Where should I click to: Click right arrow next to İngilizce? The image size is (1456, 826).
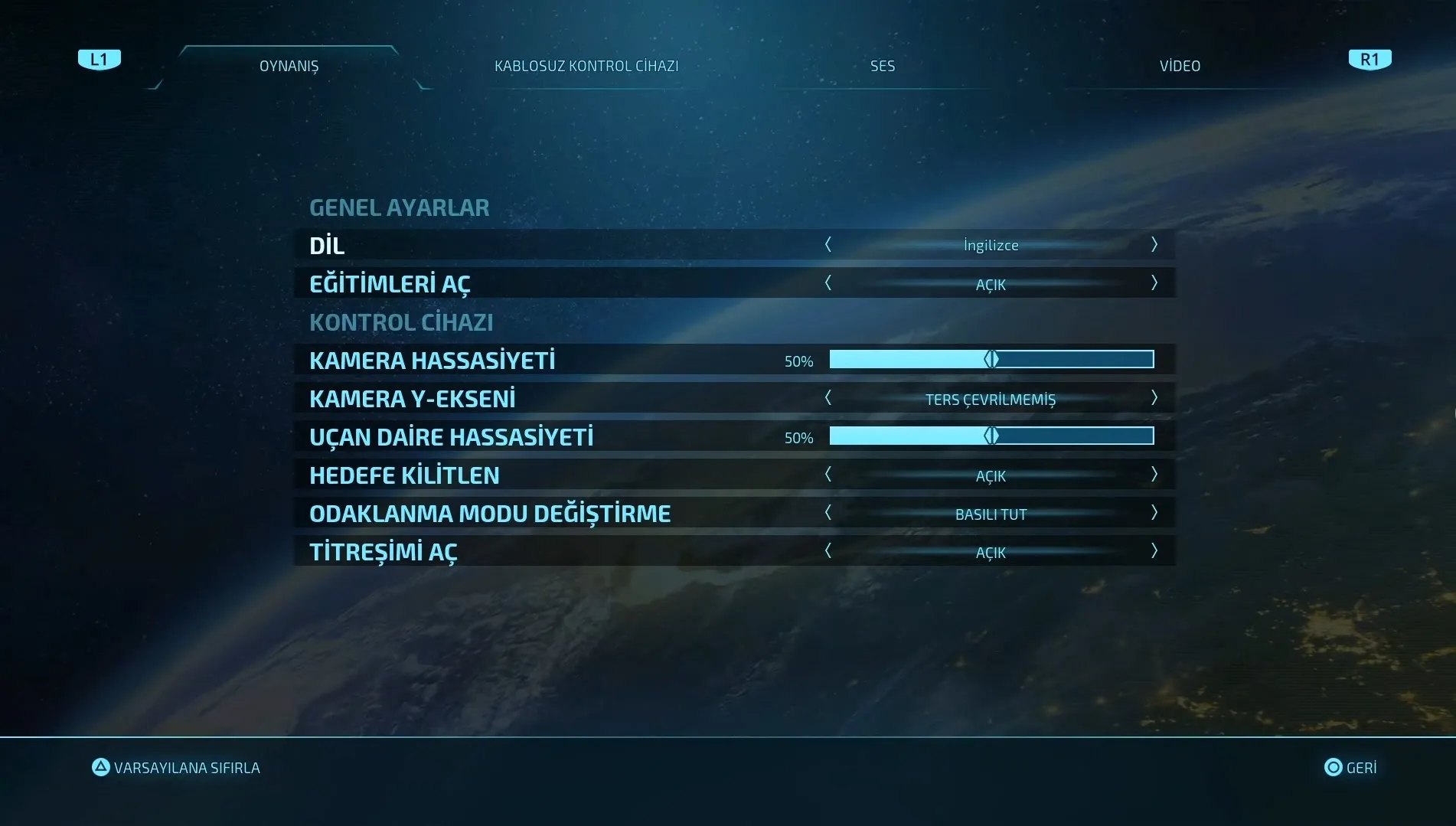click(1154, 245)
